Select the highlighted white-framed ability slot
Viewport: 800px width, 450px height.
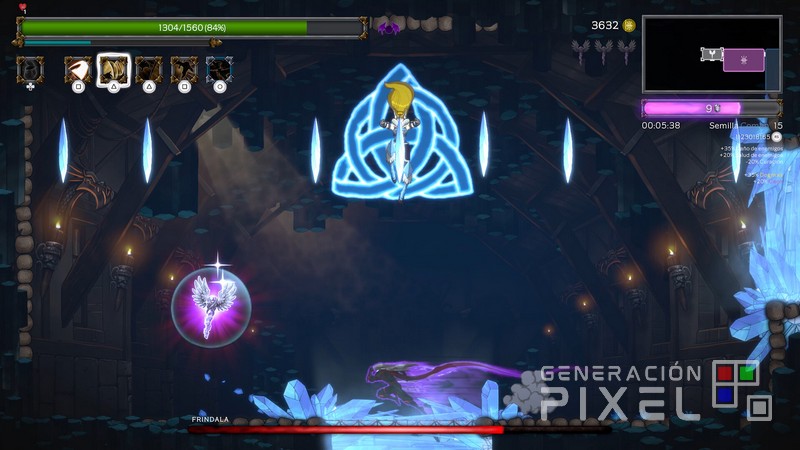pos(113,69)
